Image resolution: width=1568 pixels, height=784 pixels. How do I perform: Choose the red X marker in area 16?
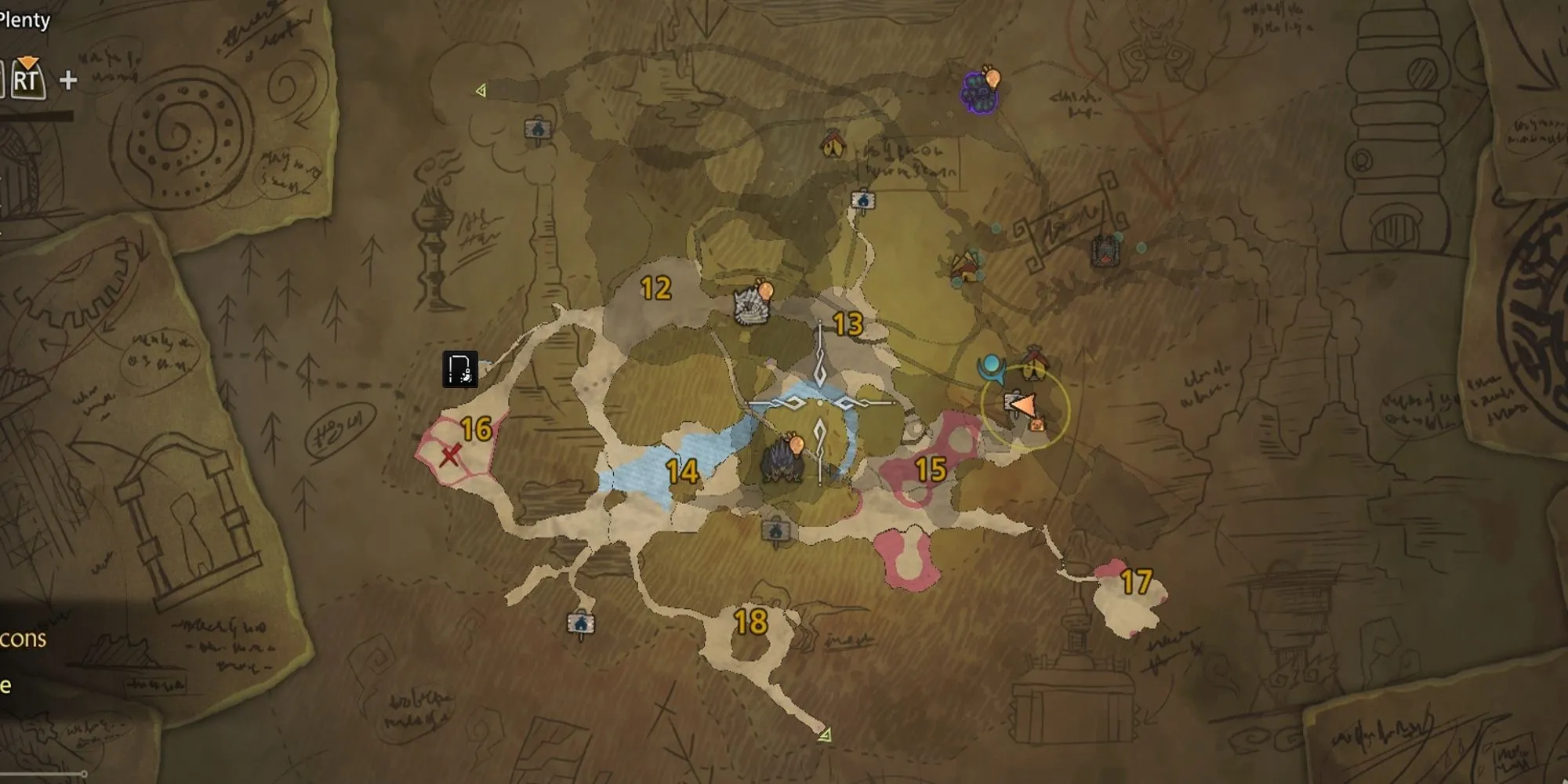[450, 455]
